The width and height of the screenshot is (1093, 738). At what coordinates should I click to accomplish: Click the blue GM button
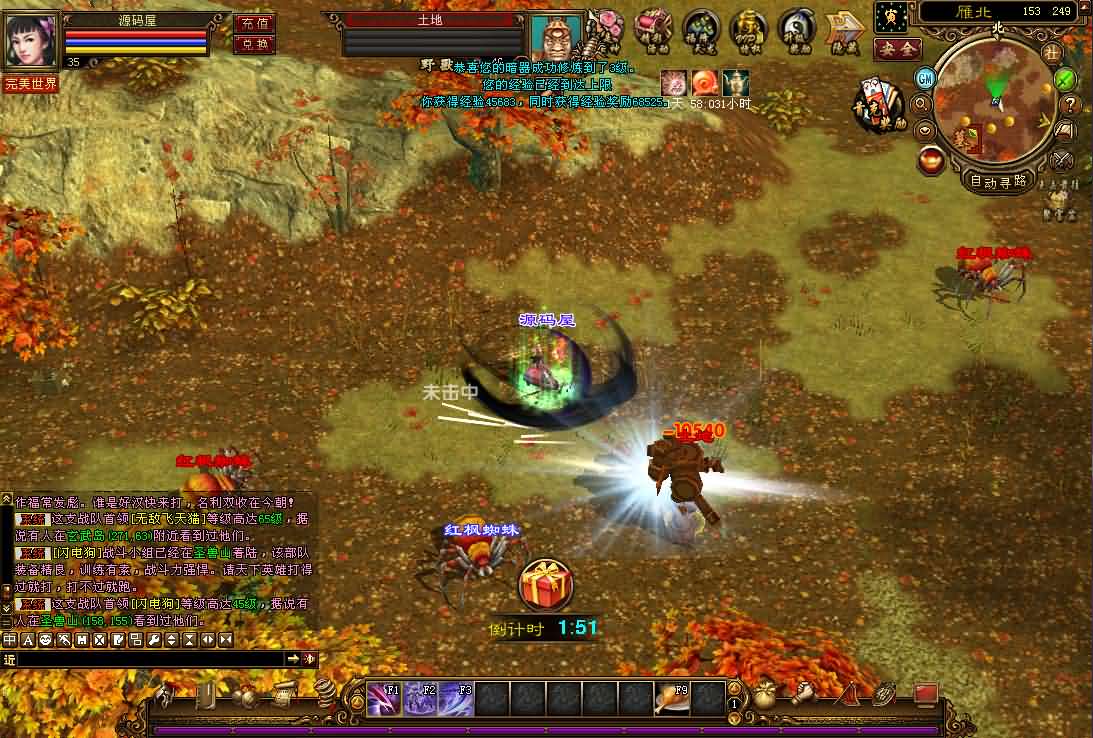pyautogui.click(x=926, y=79)
